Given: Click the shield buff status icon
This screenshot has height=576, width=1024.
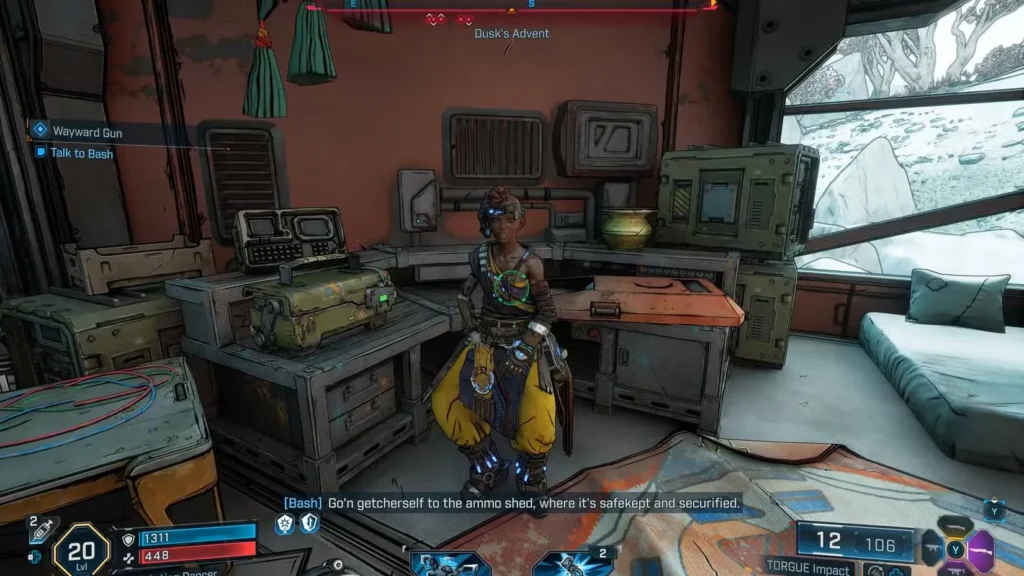Looking at the screenshot, I should 309,524.
